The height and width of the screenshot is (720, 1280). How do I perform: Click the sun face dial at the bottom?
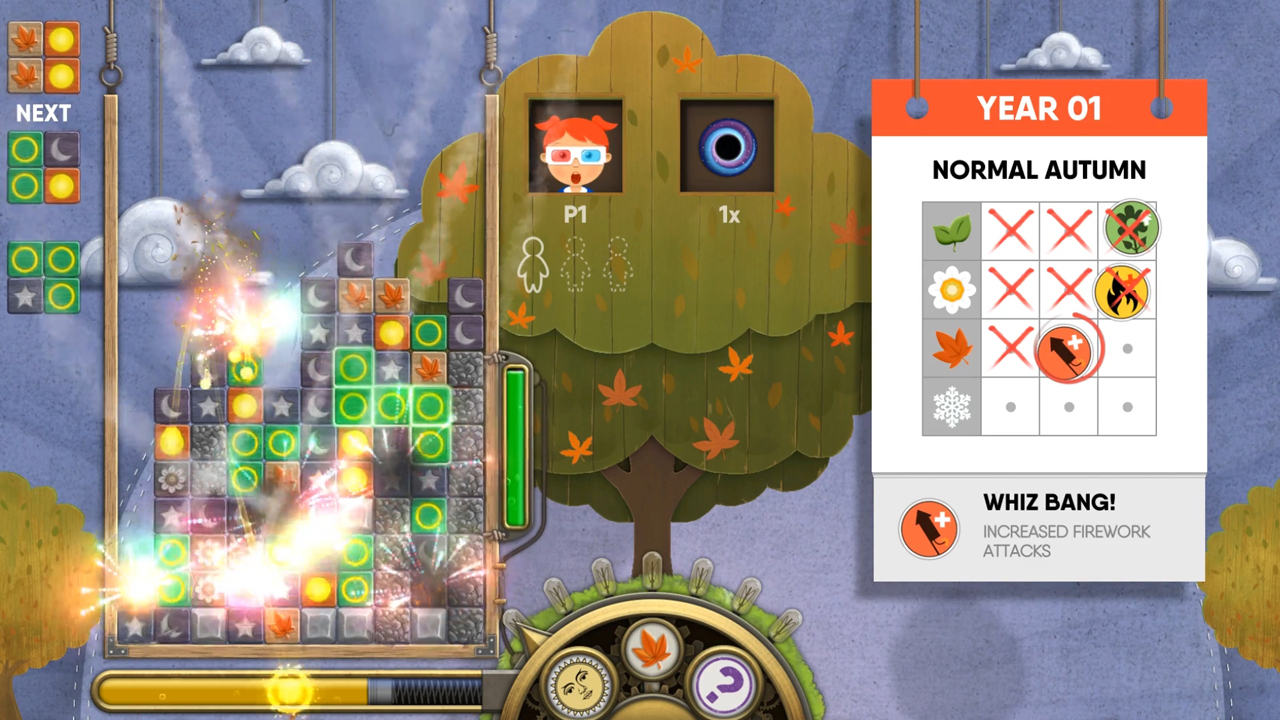pos(577,685)
